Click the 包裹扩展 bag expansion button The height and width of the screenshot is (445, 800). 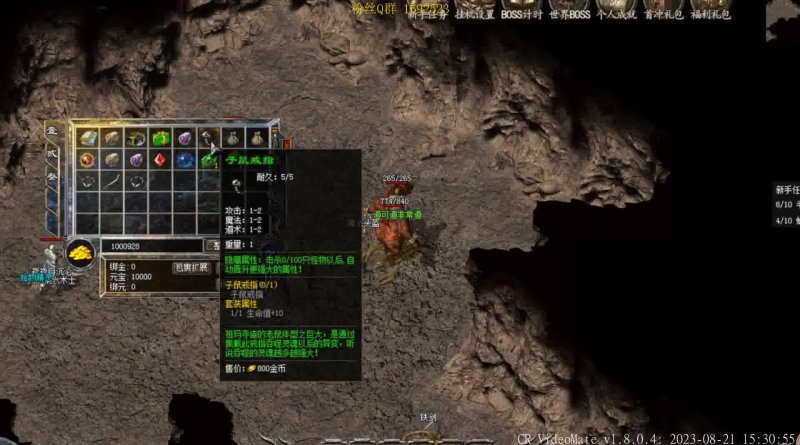tap(191, 267)
